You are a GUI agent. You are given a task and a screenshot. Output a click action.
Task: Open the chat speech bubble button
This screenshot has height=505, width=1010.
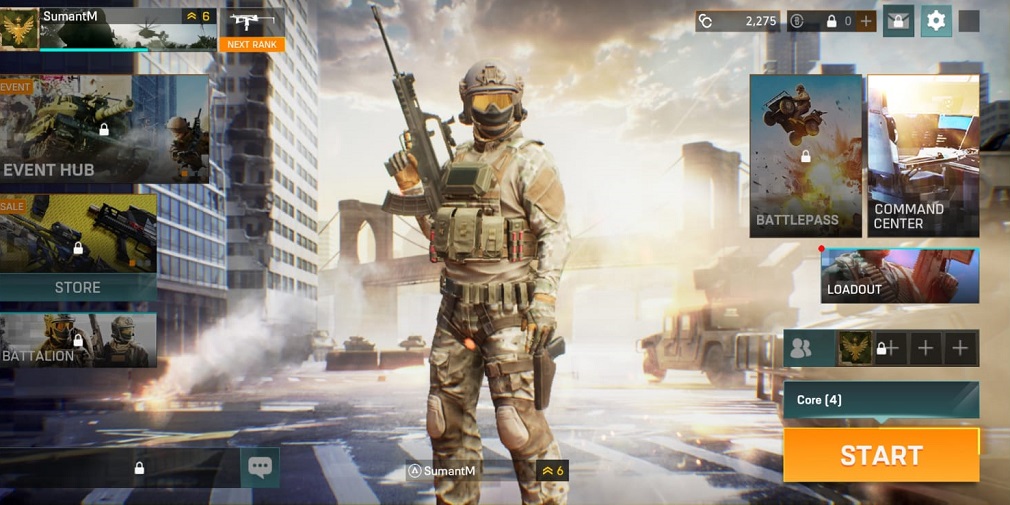[260, 467]
